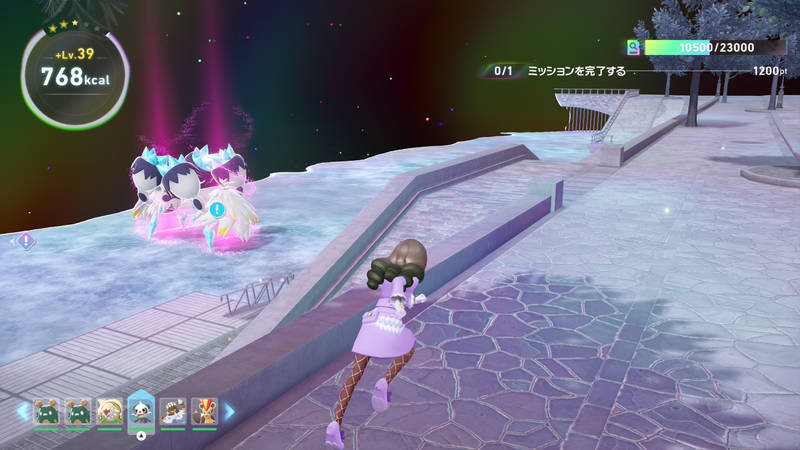This screenshot has width=800, height=450.
Task: Click the party bar's right arrow
Action: coord(228,411)
